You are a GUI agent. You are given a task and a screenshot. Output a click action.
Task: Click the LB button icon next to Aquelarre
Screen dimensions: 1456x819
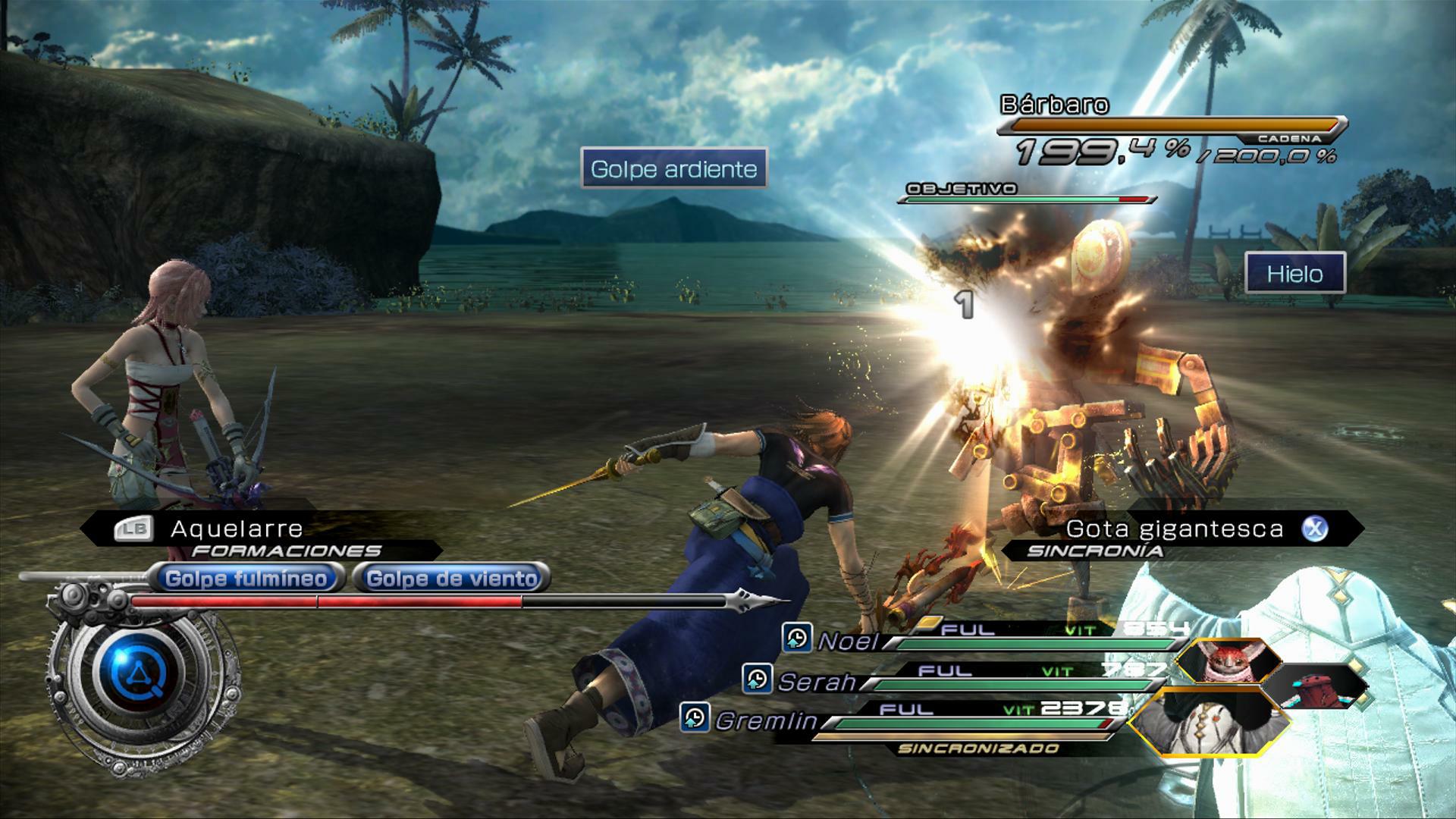[133, 528]
